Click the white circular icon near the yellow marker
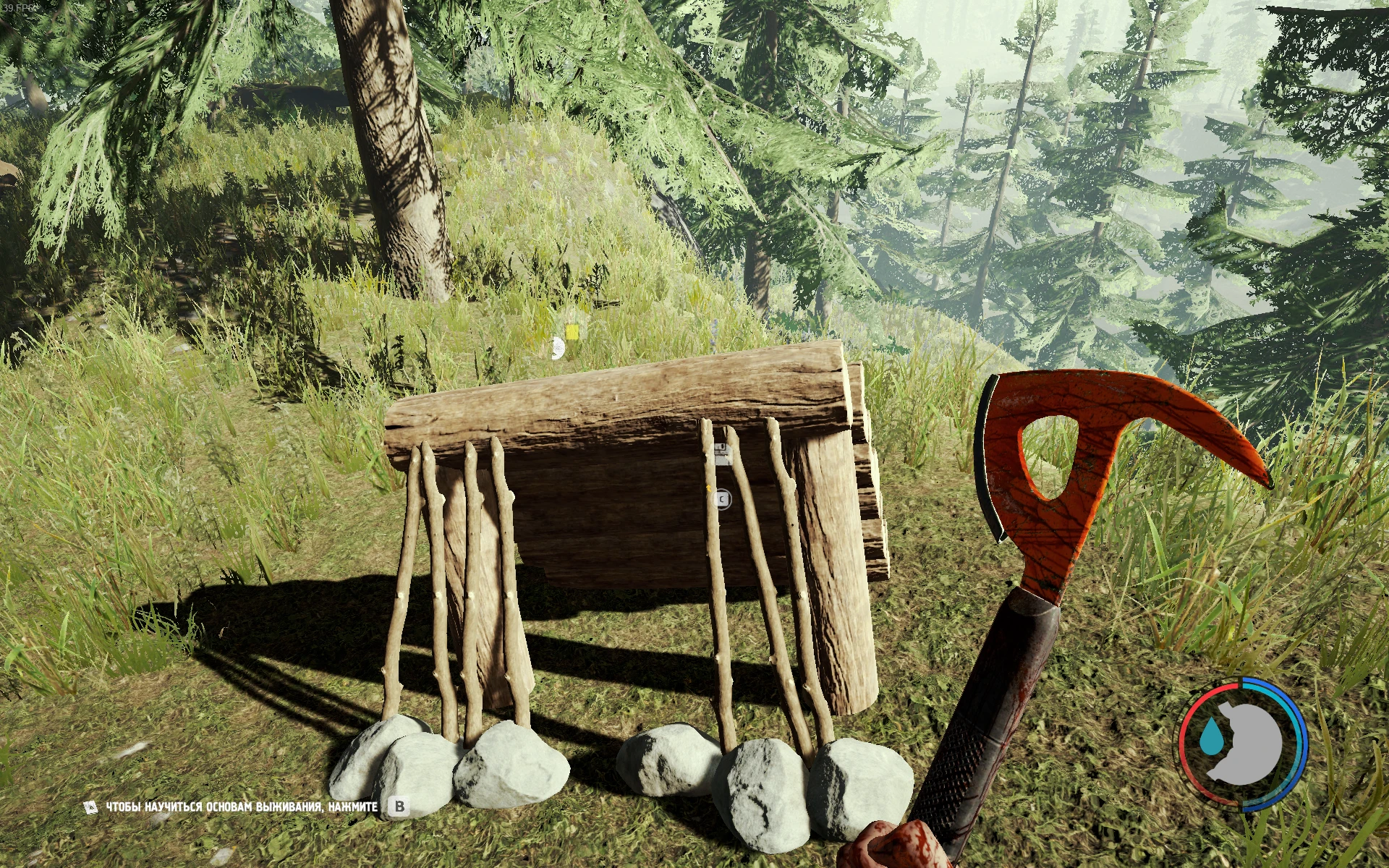Screen dimensions: 1389x868 click(558, 348)
